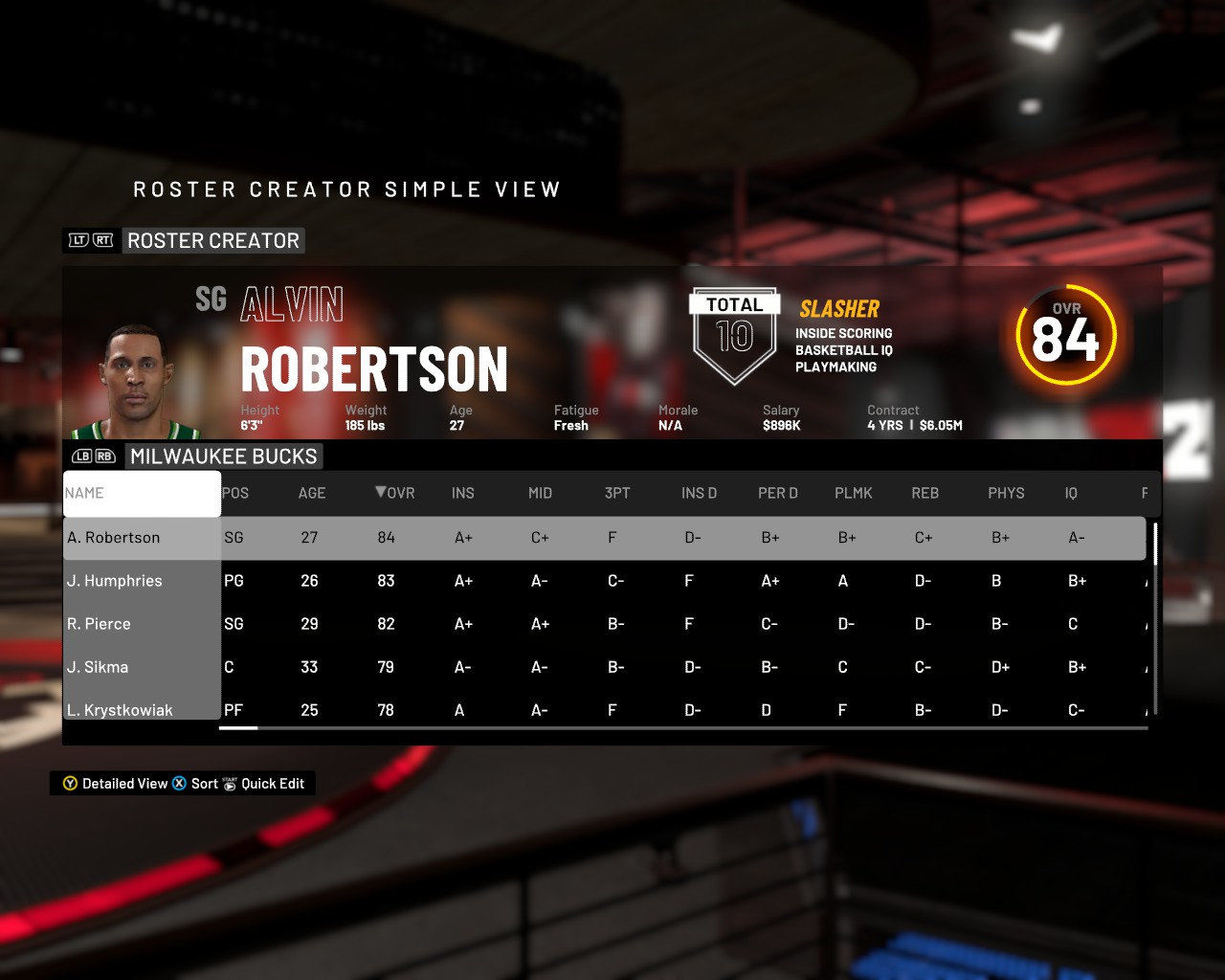Sort by the INS column header
This screenshot has width=1225, height=980.
(x=463, y=493)
